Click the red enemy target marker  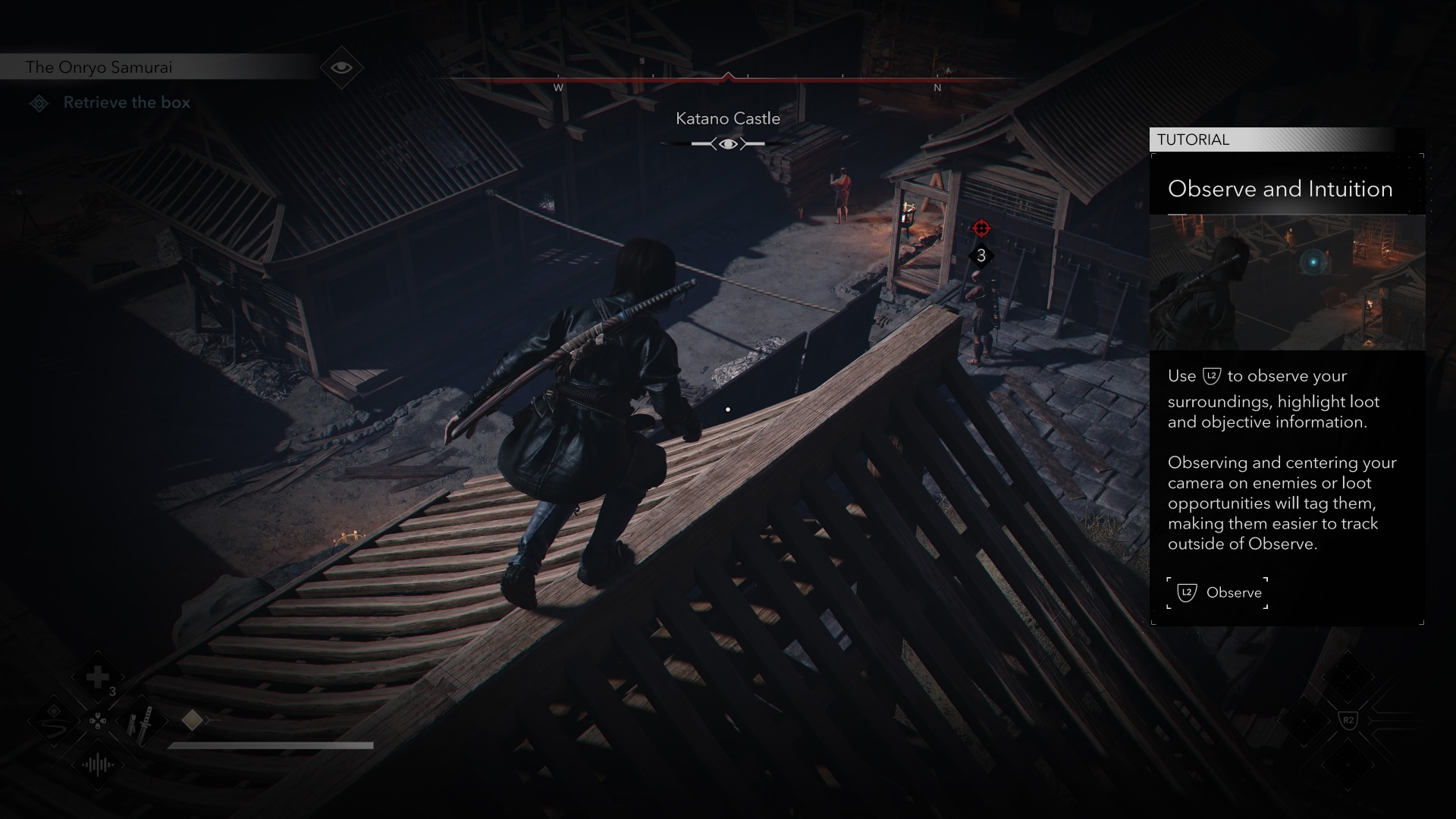(981, 228)
